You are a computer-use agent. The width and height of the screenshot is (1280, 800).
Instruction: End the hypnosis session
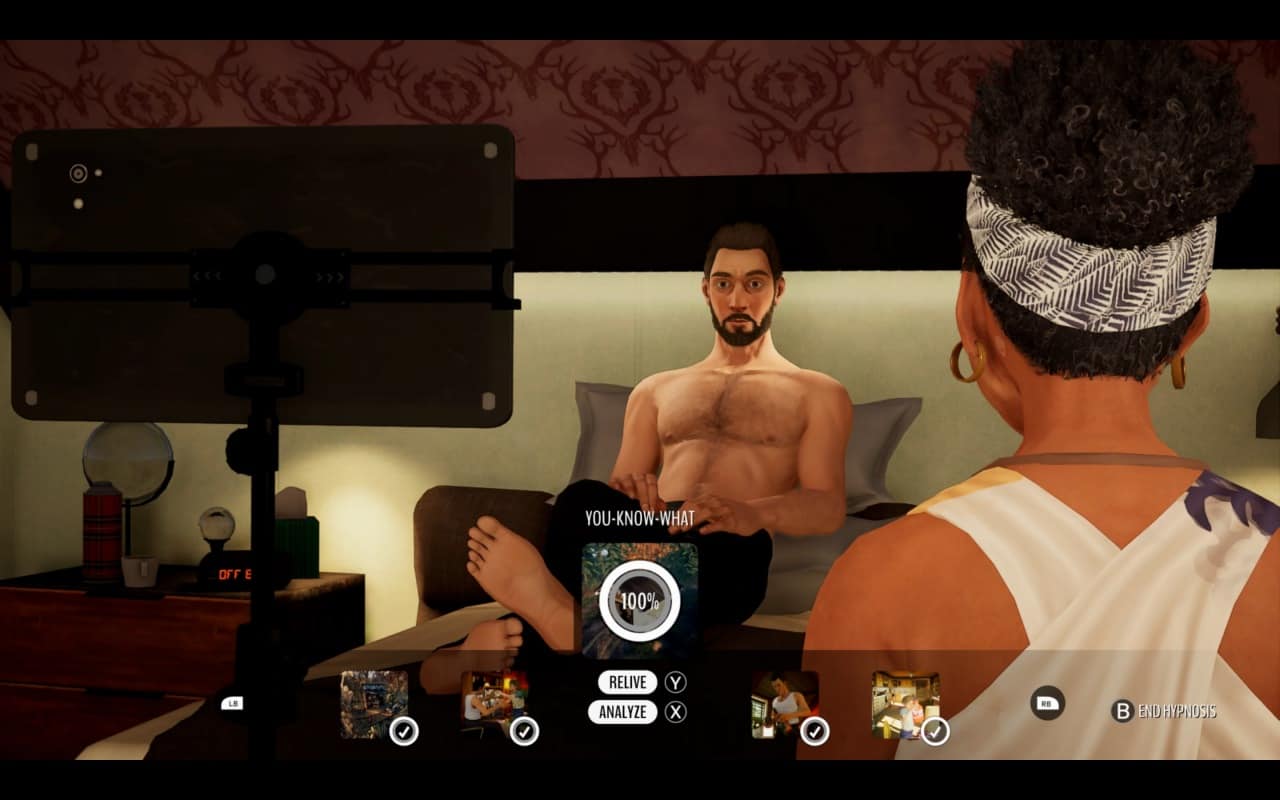point(1164,711)
